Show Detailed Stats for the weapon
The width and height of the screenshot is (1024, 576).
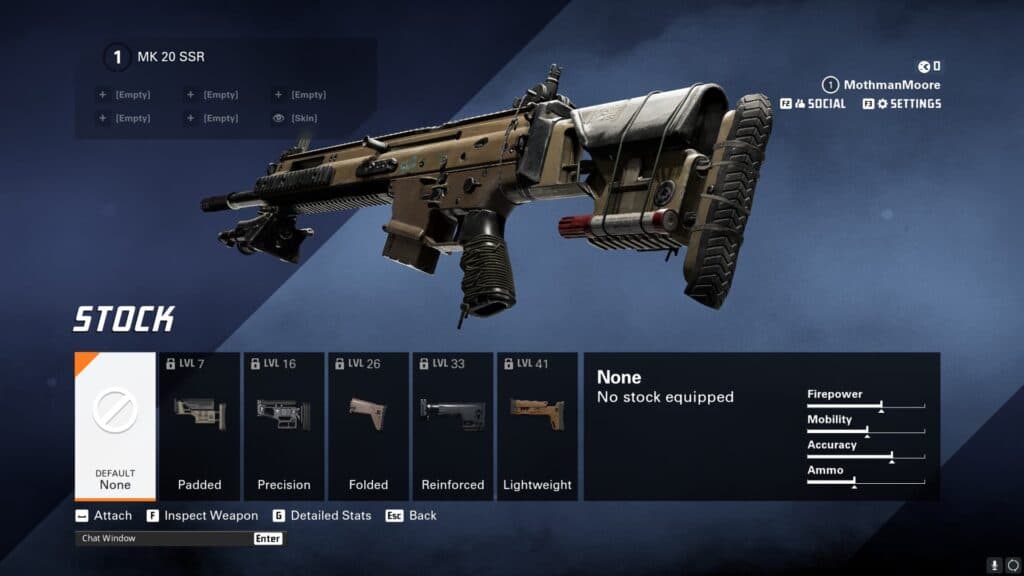point(322,516)
